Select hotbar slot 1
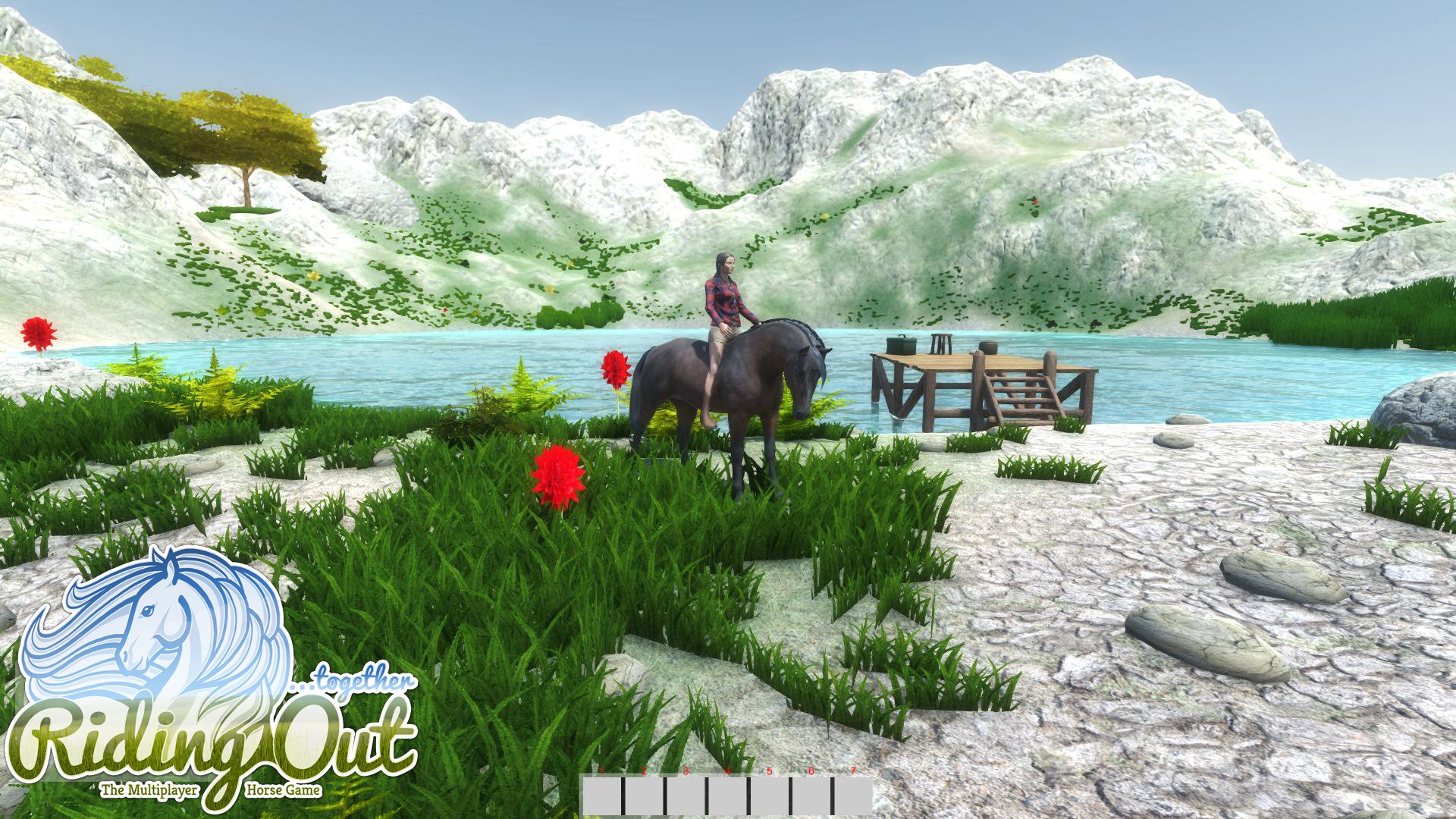This screenshot has width=1456, height=819. click(x=601, y=798)
